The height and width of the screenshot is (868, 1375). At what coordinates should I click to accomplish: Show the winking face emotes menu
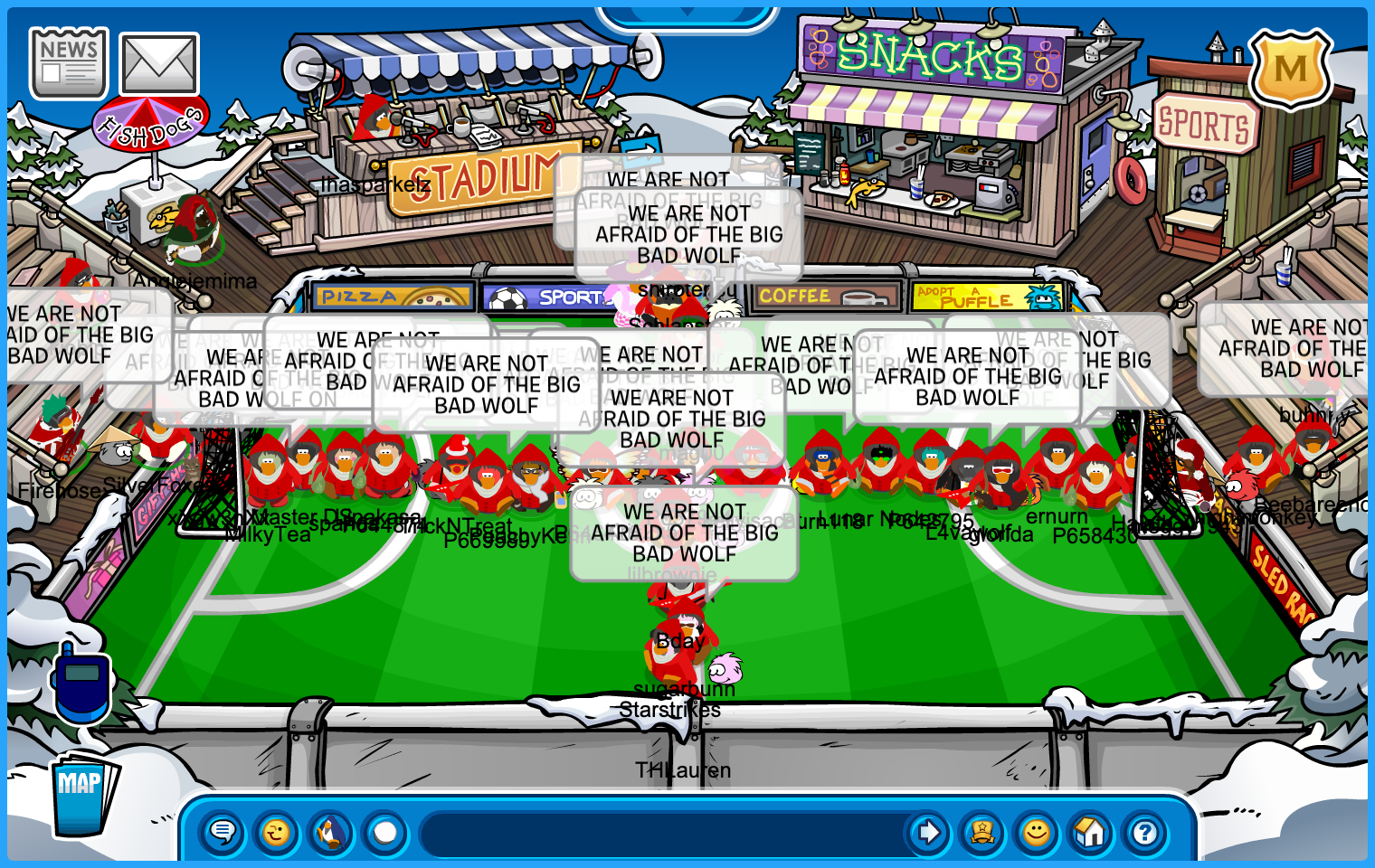[x=277, y=832]
